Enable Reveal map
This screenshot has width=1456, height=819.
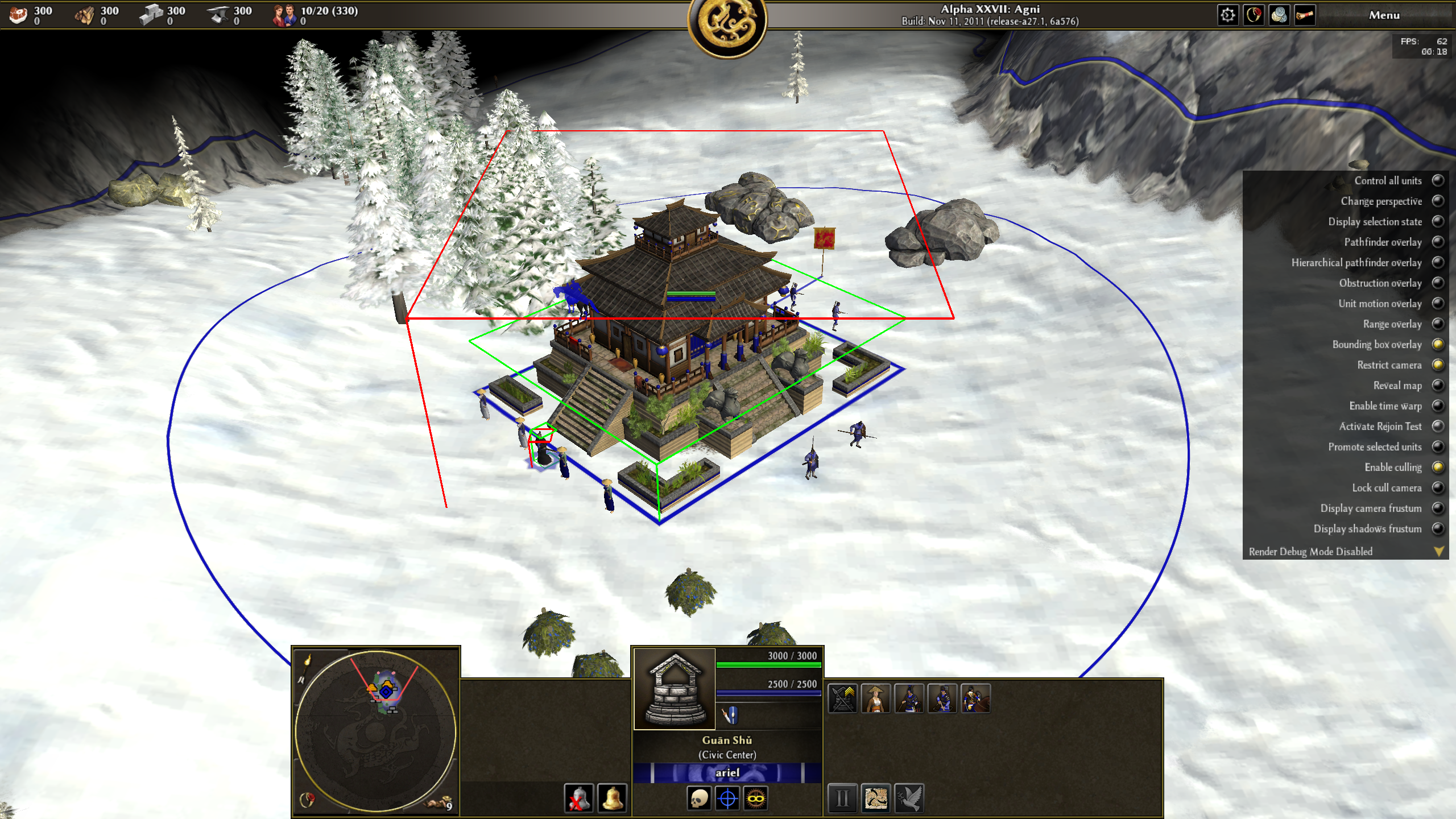tap(1438, 386)
